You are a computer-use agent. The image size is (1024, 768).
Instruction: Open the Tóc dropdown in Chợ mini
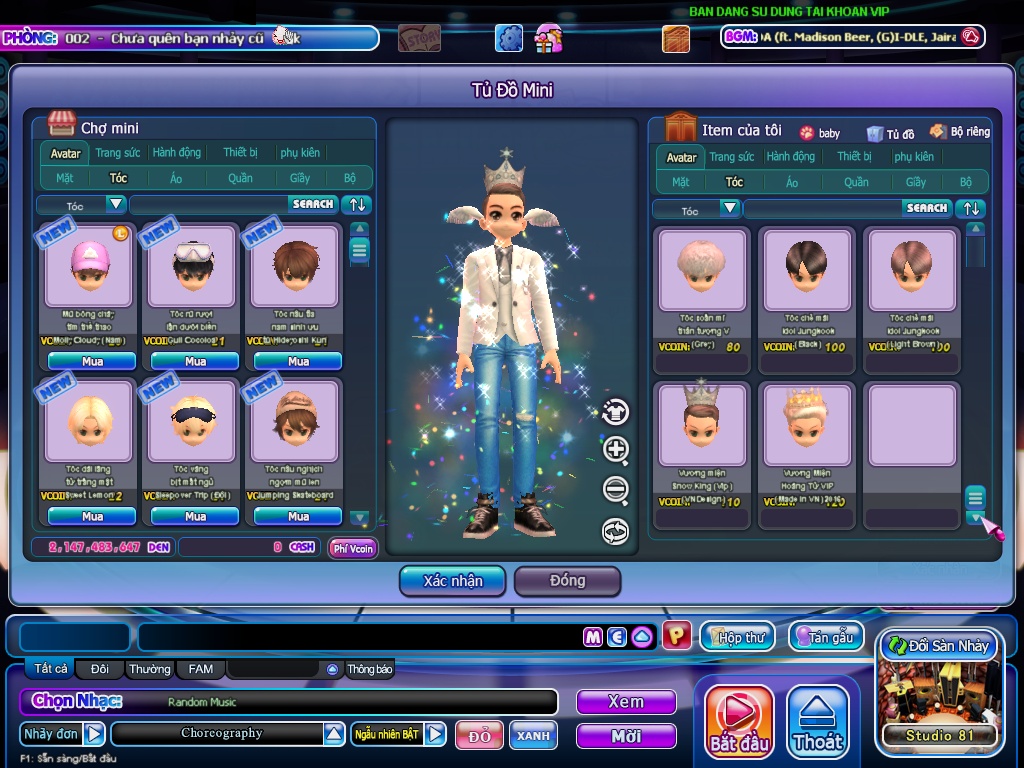pos(116,205)
